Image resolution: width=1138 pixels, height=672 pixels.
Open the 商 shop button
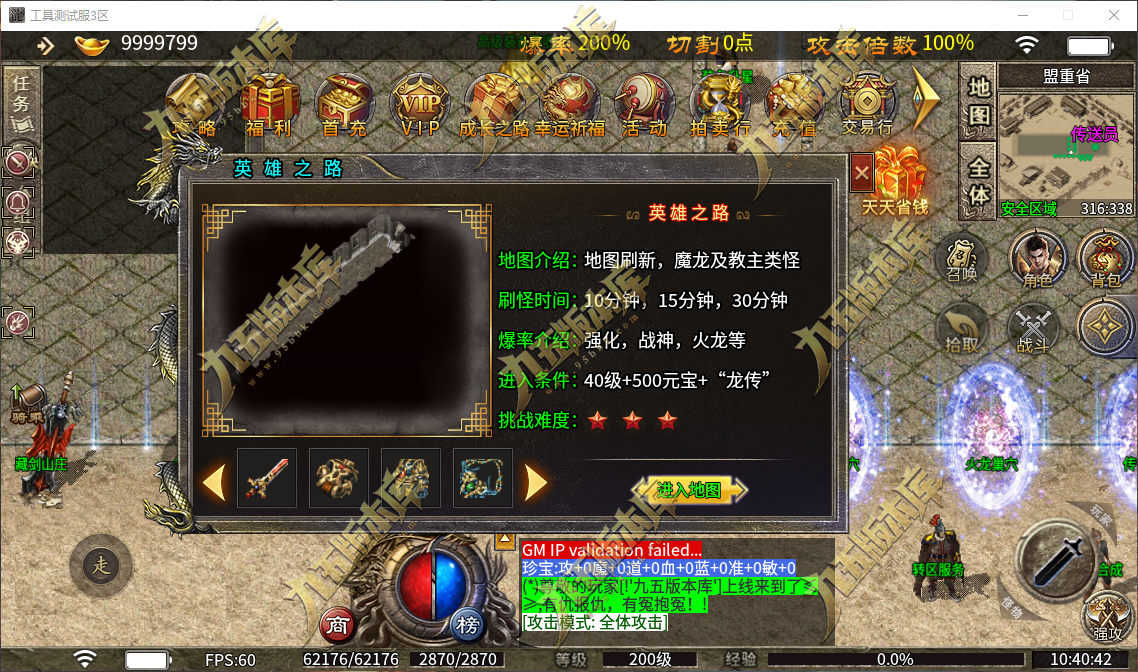[339, 625]
